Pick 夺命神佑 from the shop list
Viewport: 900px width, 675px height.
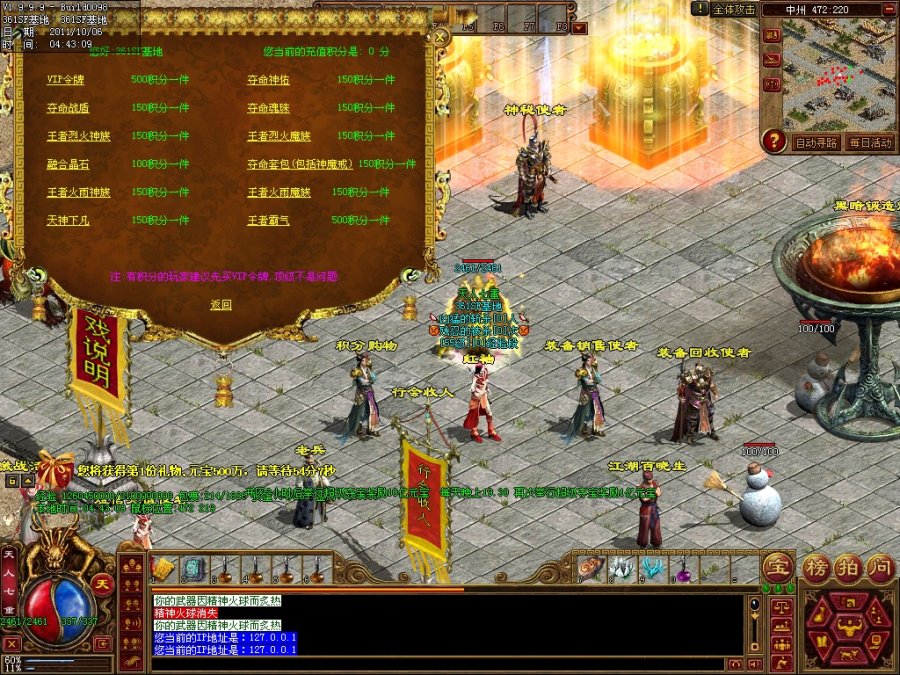[x=268, y=79]
